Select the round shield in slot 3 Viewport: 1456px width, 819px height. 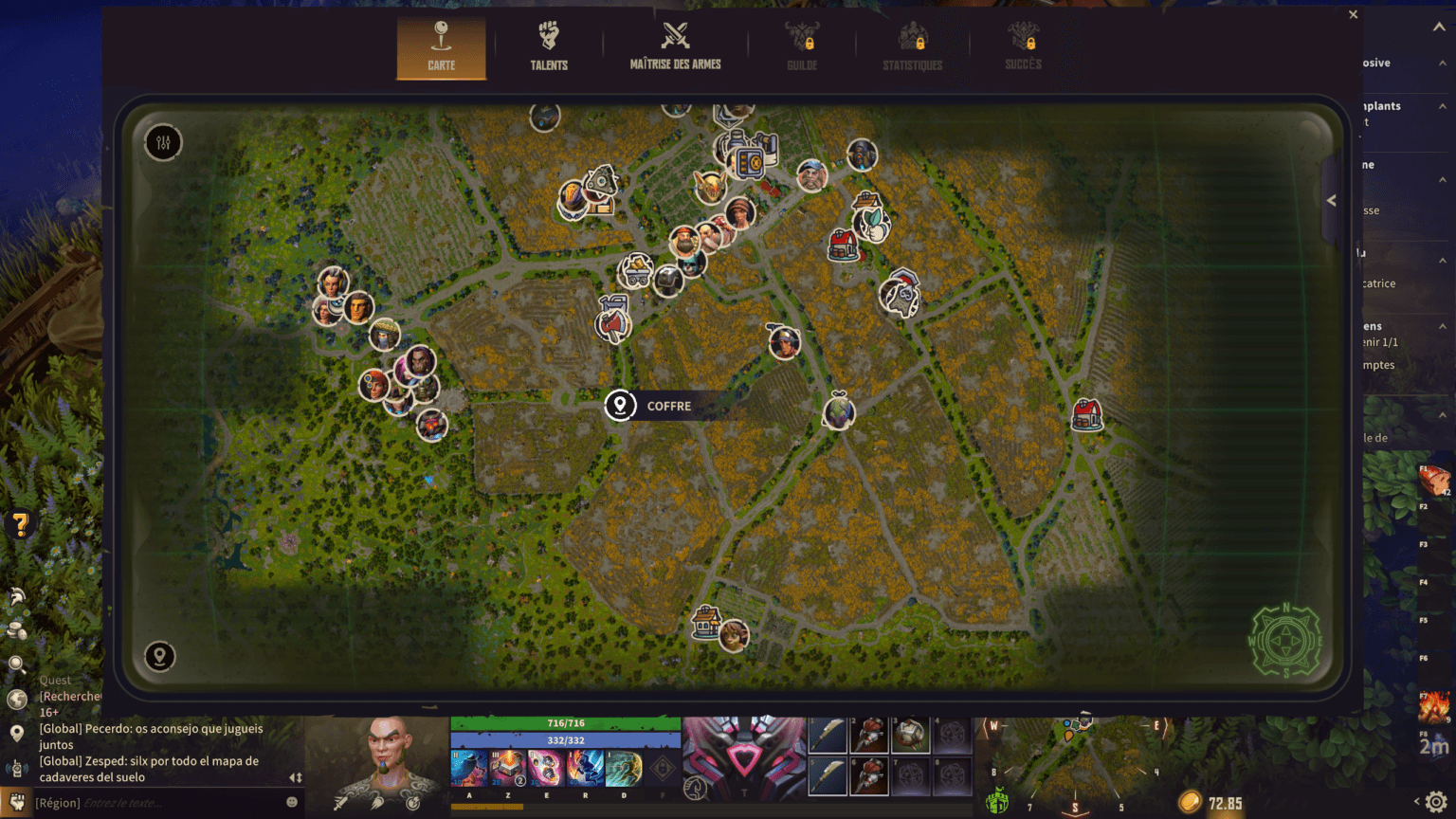[x=909, y=735]
